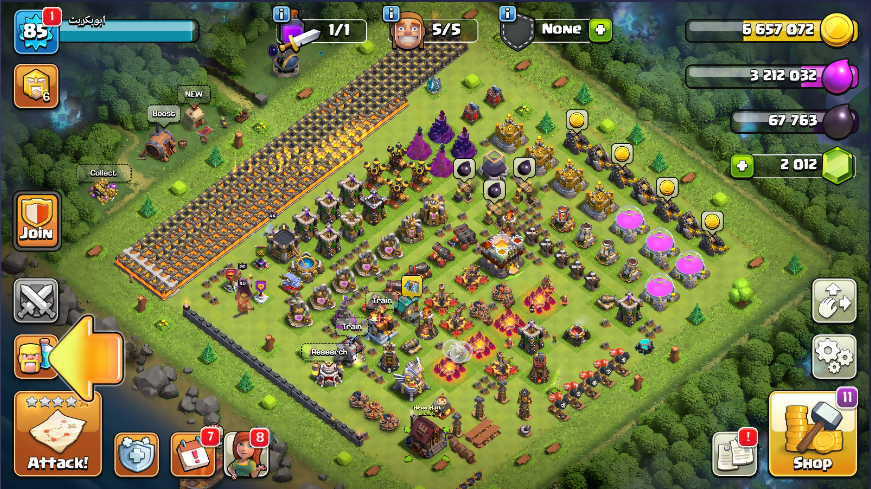Open the village layout editor
871x489 pixels.
tap(833, 301)
